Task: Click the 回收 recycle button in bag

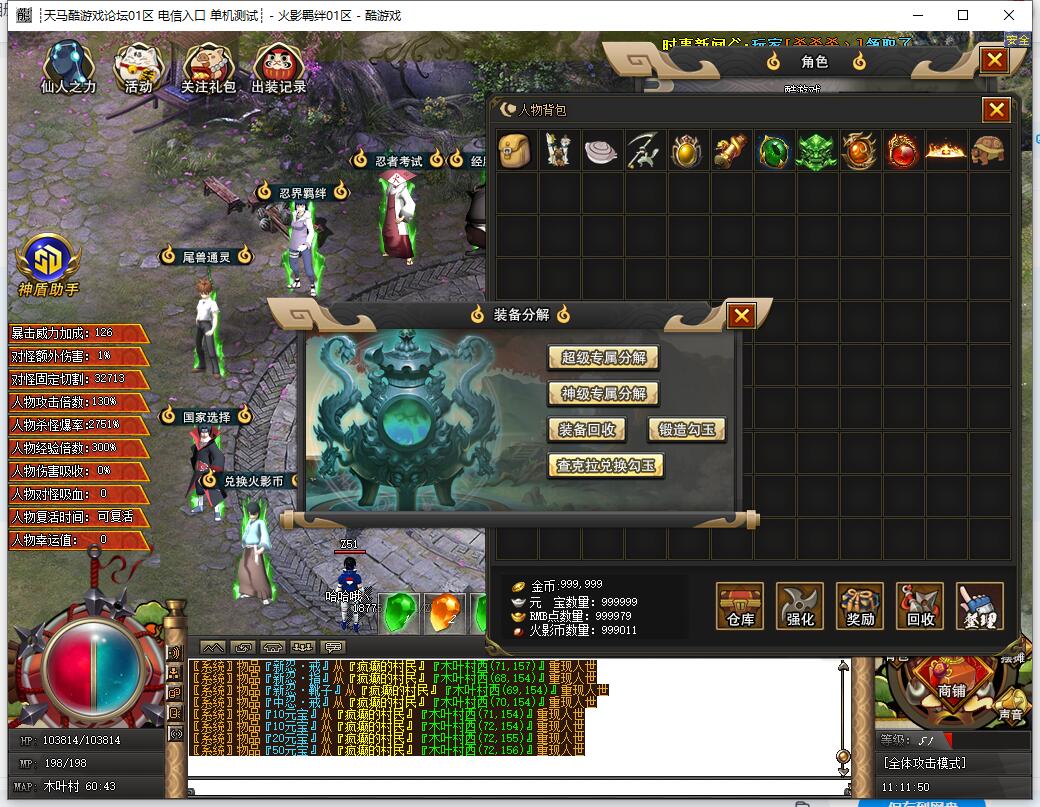Action: tap(920, 606)
